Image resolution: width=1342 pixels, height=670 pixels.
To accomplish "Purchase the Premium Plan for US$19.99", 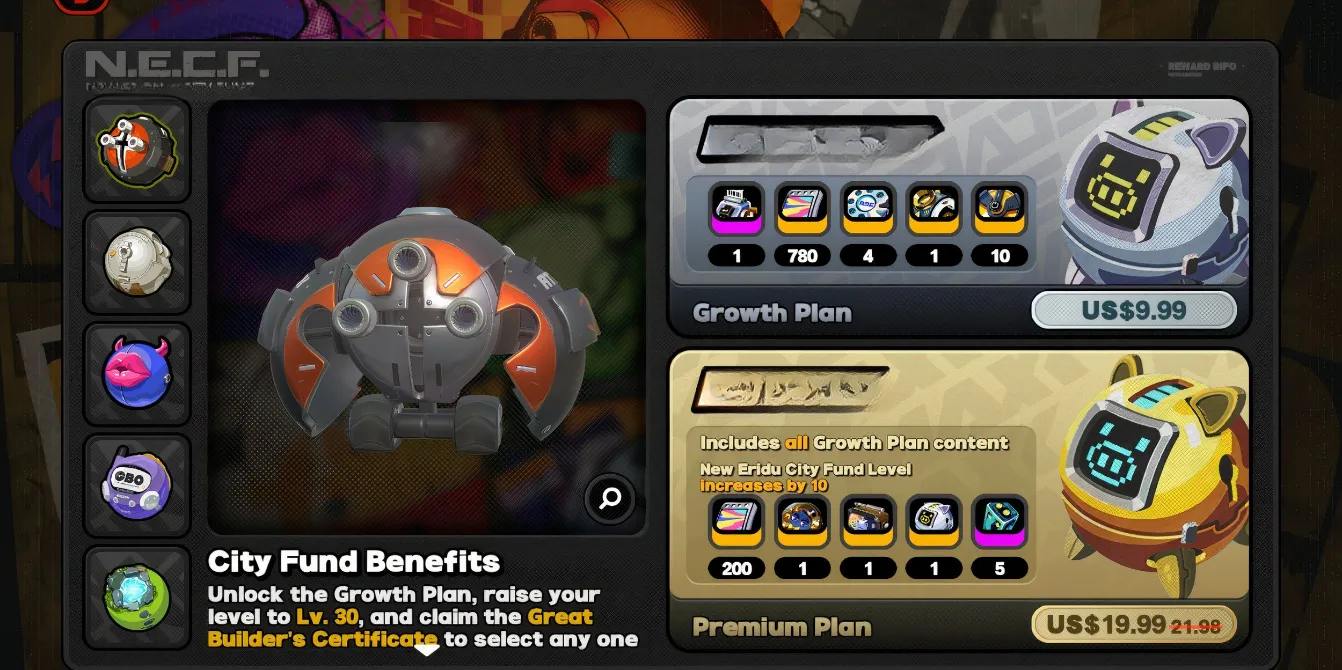I will pyautogui.click(x=1134, y=626).
